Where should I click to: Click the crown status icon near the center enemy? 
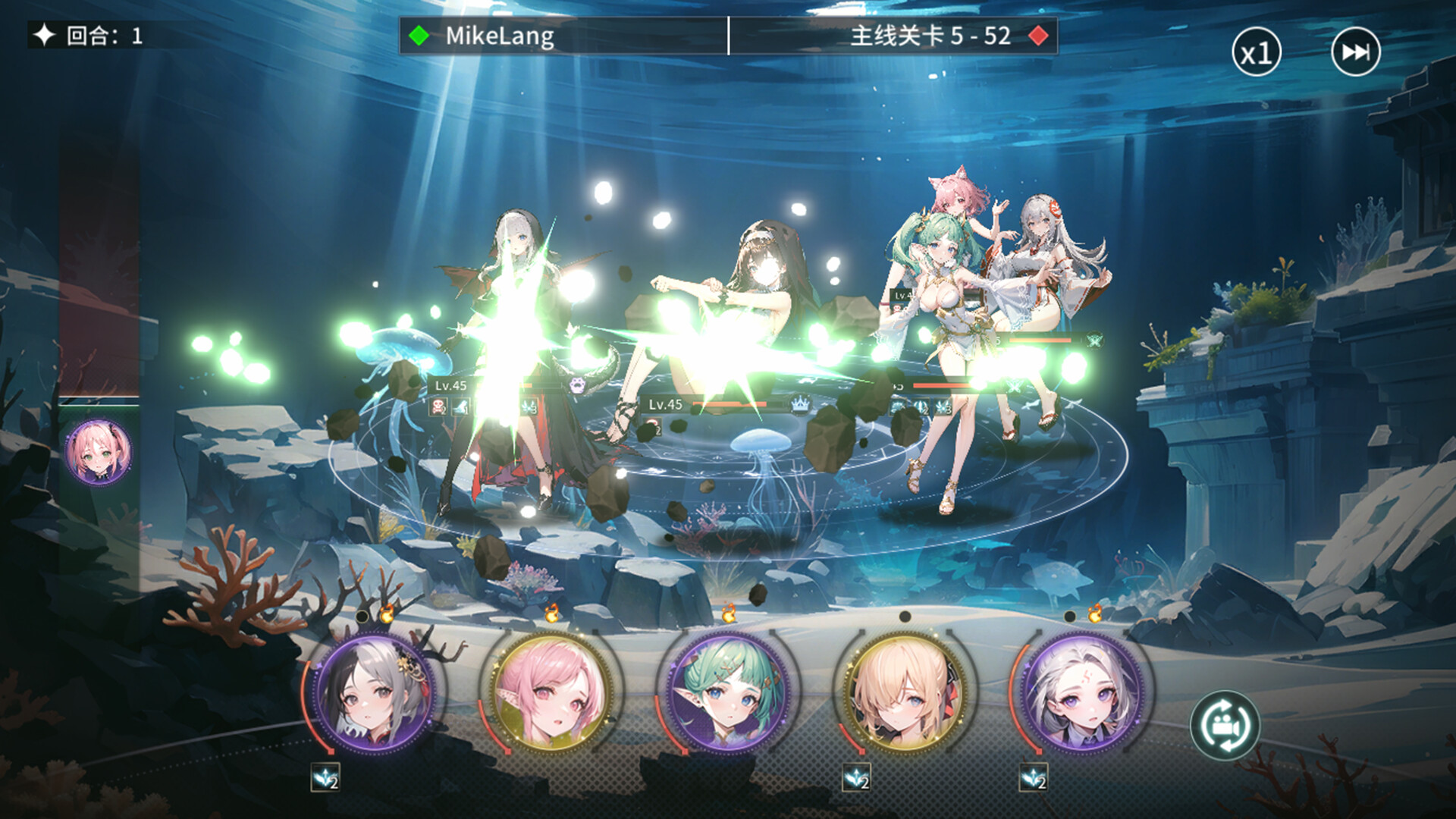pos(800,404)
